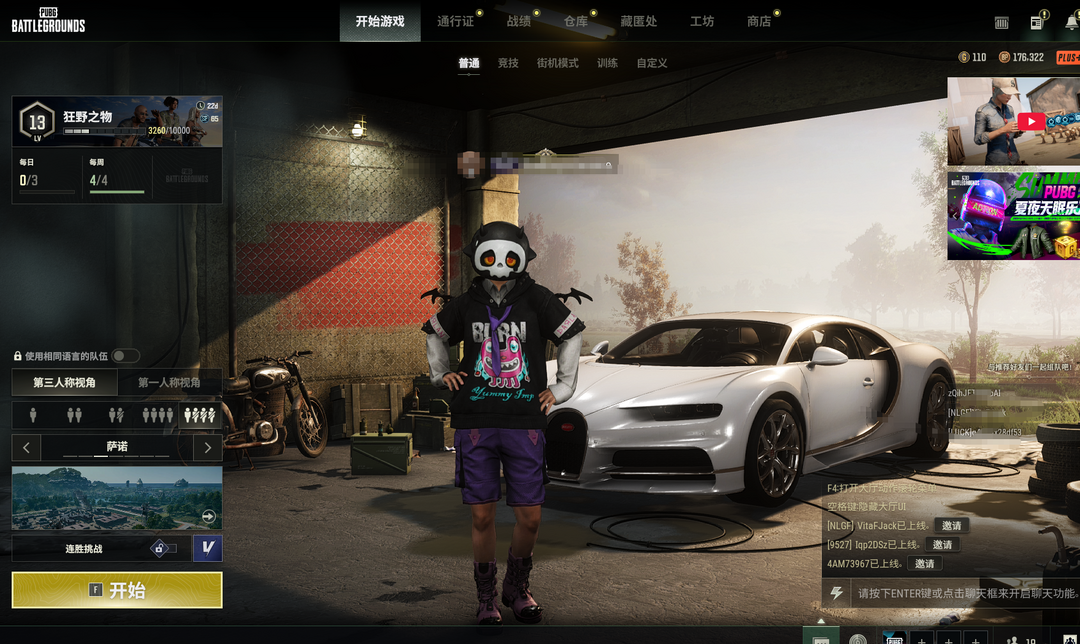1080x644 pixels.
Task: Open the 自定义 custom match mode
Action: pos(651,63)
